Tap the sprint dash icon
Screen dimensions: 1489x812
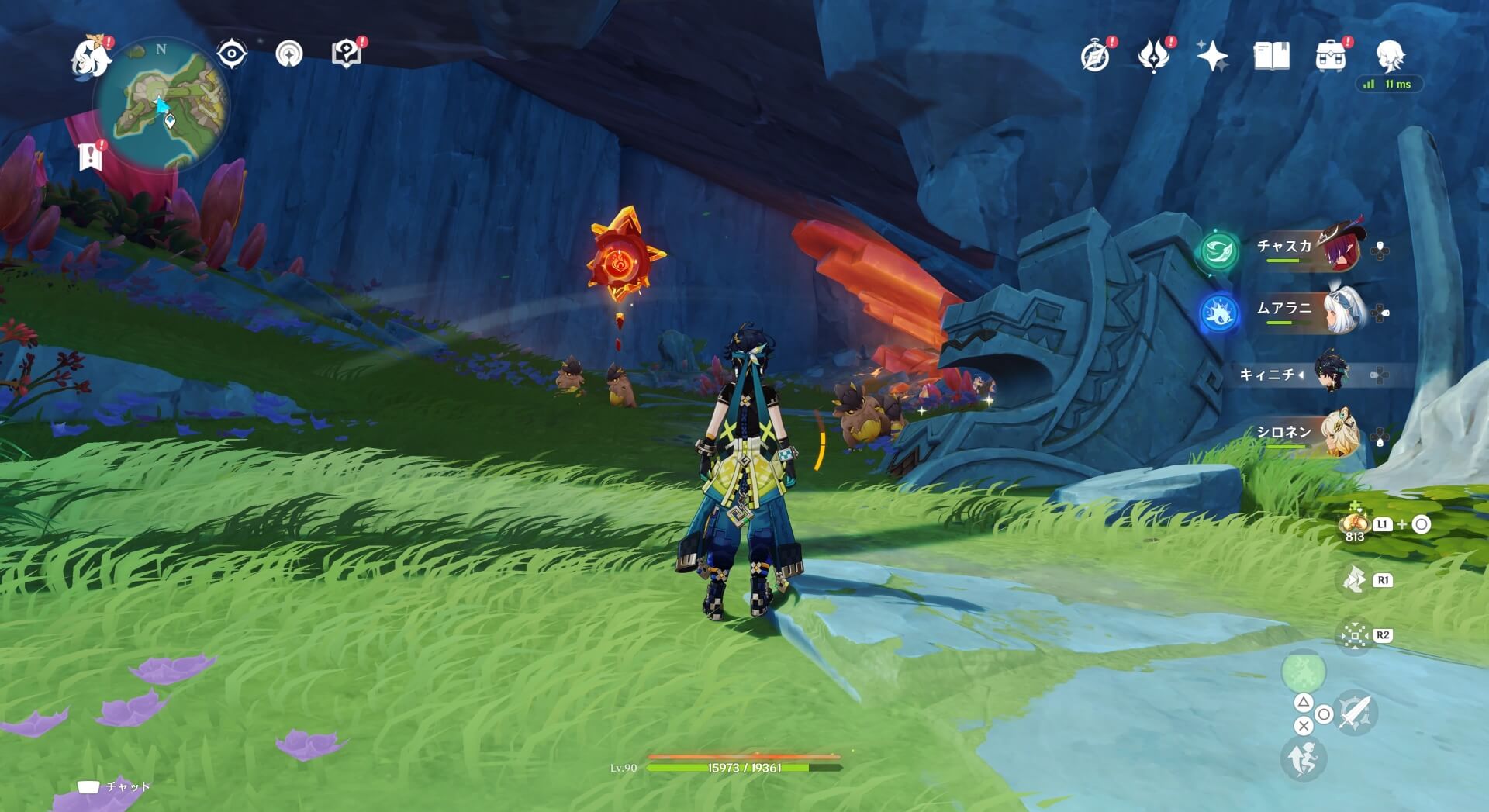(1303, 758)
